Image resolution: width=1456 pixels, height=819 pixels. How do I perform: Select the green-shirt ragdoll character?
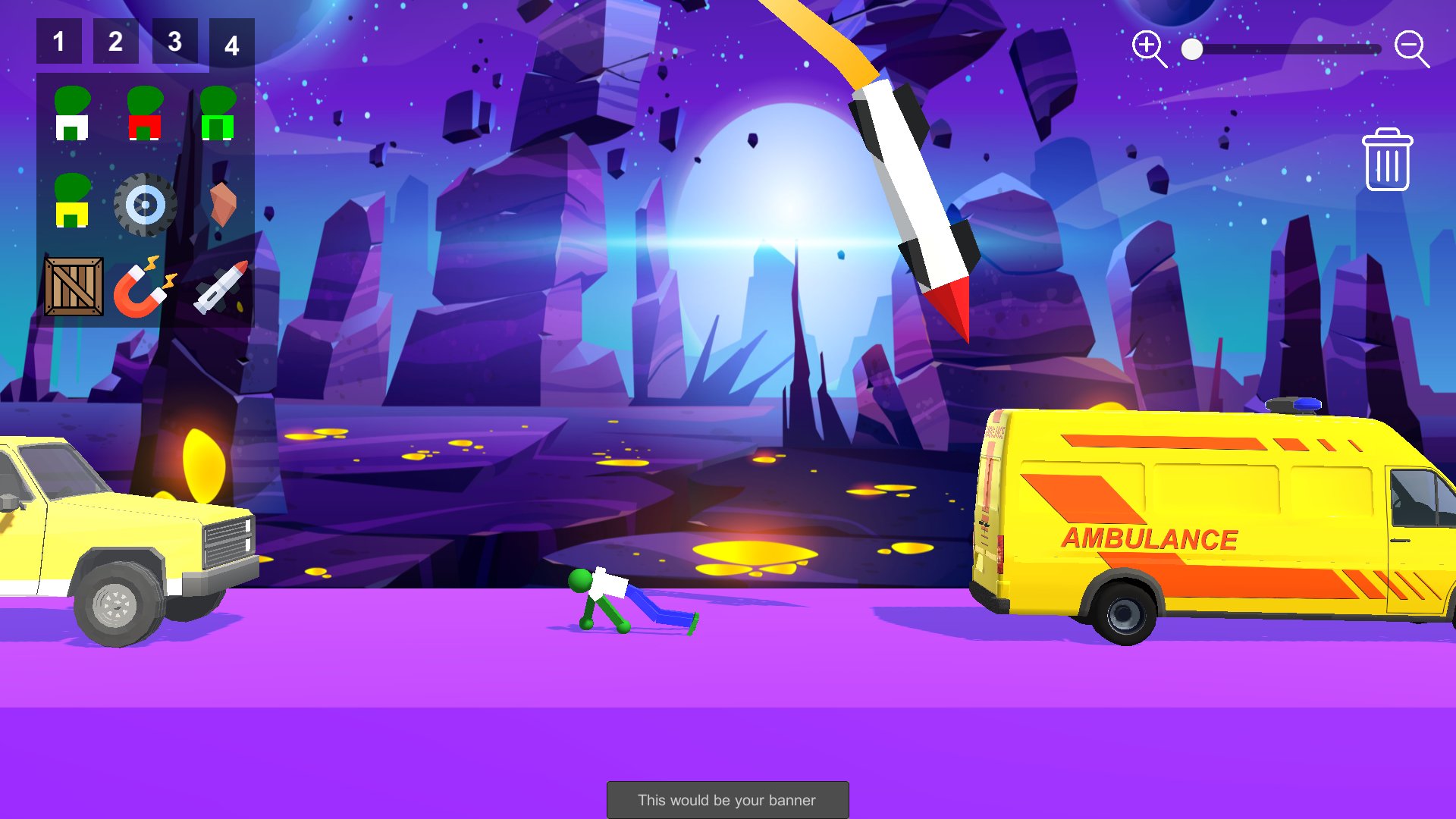click(x=218, y=114)
